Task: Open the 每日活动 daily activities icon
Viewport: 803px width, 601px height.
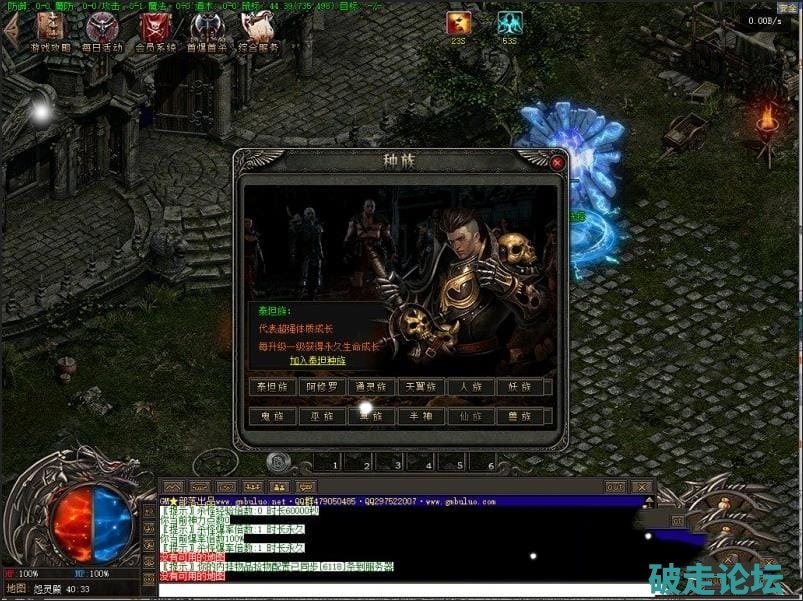Action: (x=102, y=31)
